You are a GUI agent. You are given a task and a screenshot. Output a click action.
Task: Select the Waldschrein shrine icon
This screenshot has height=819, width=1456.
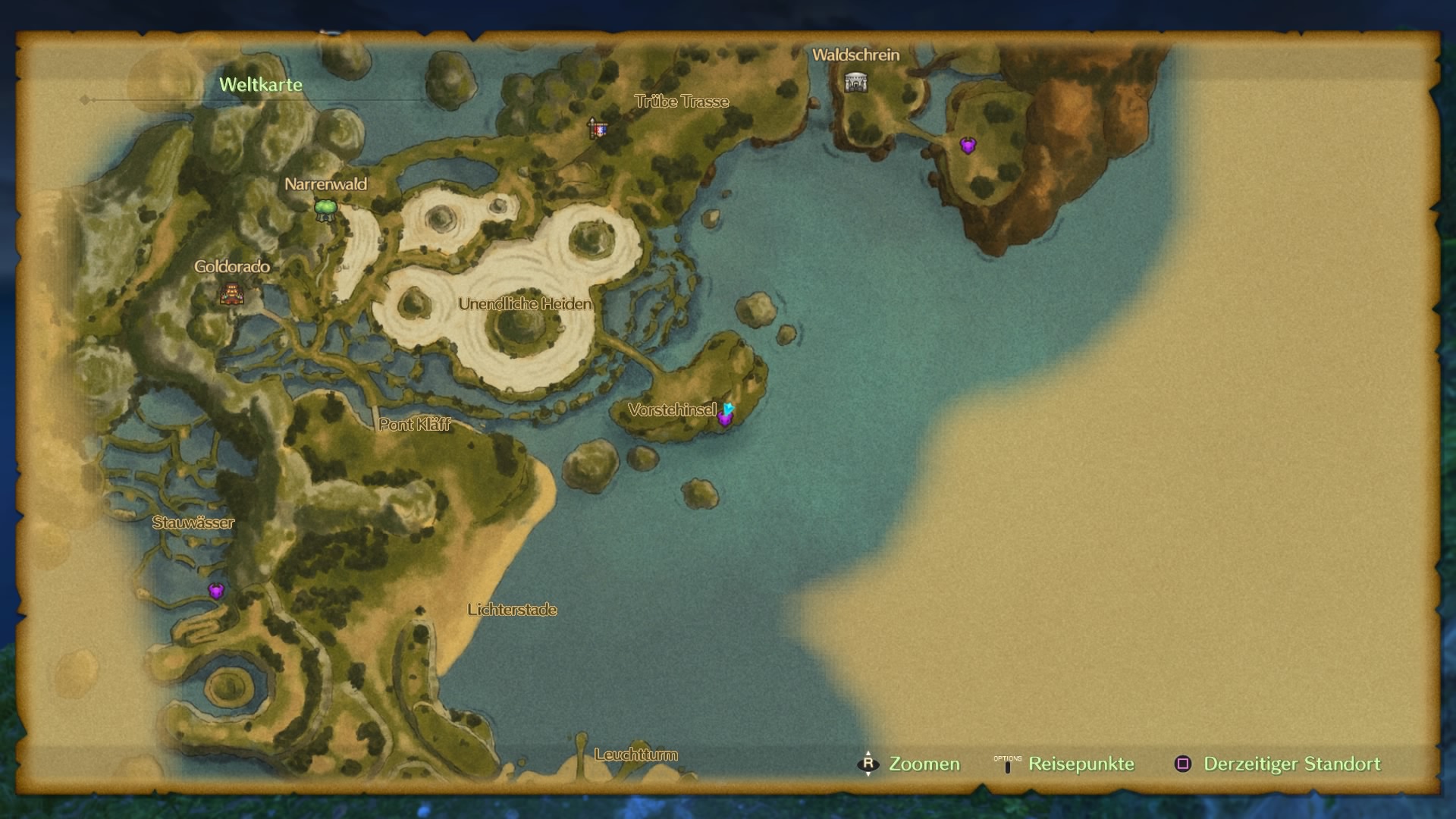pos(855,82)
